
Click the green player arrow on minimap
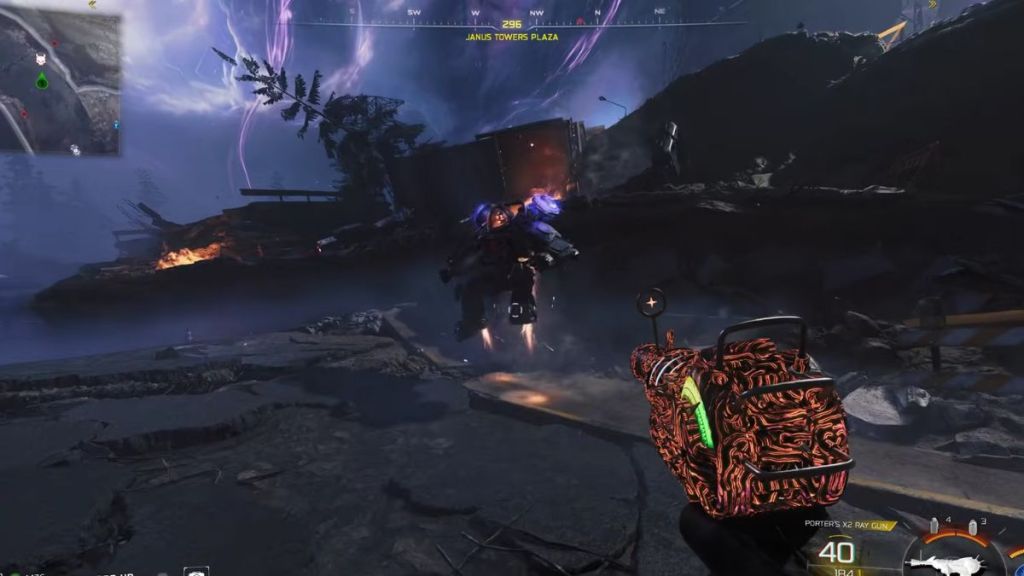pos(41,80)
